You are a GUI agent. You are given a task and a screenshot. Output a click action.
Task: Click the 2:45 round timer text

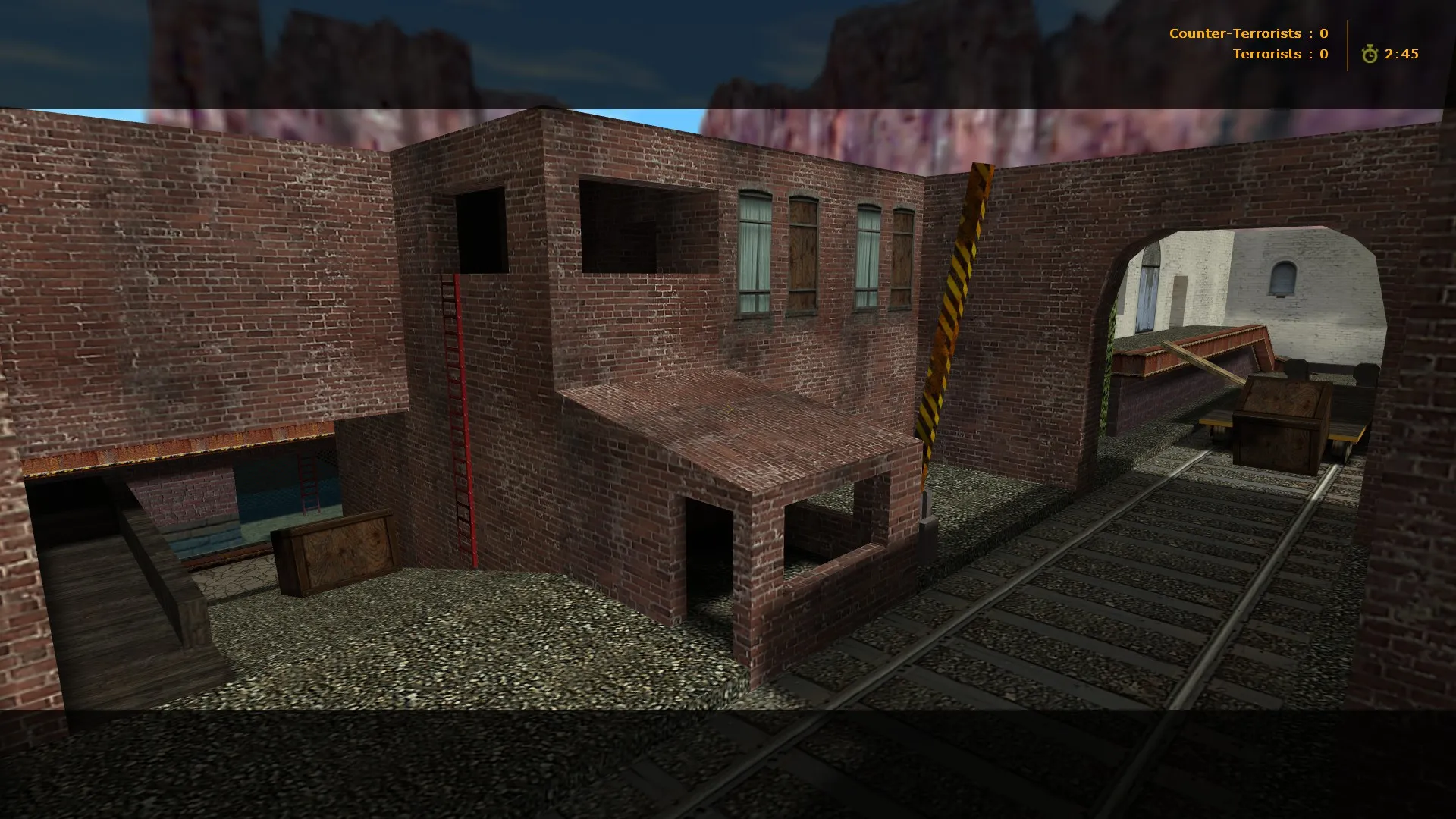pos(1404,54)
